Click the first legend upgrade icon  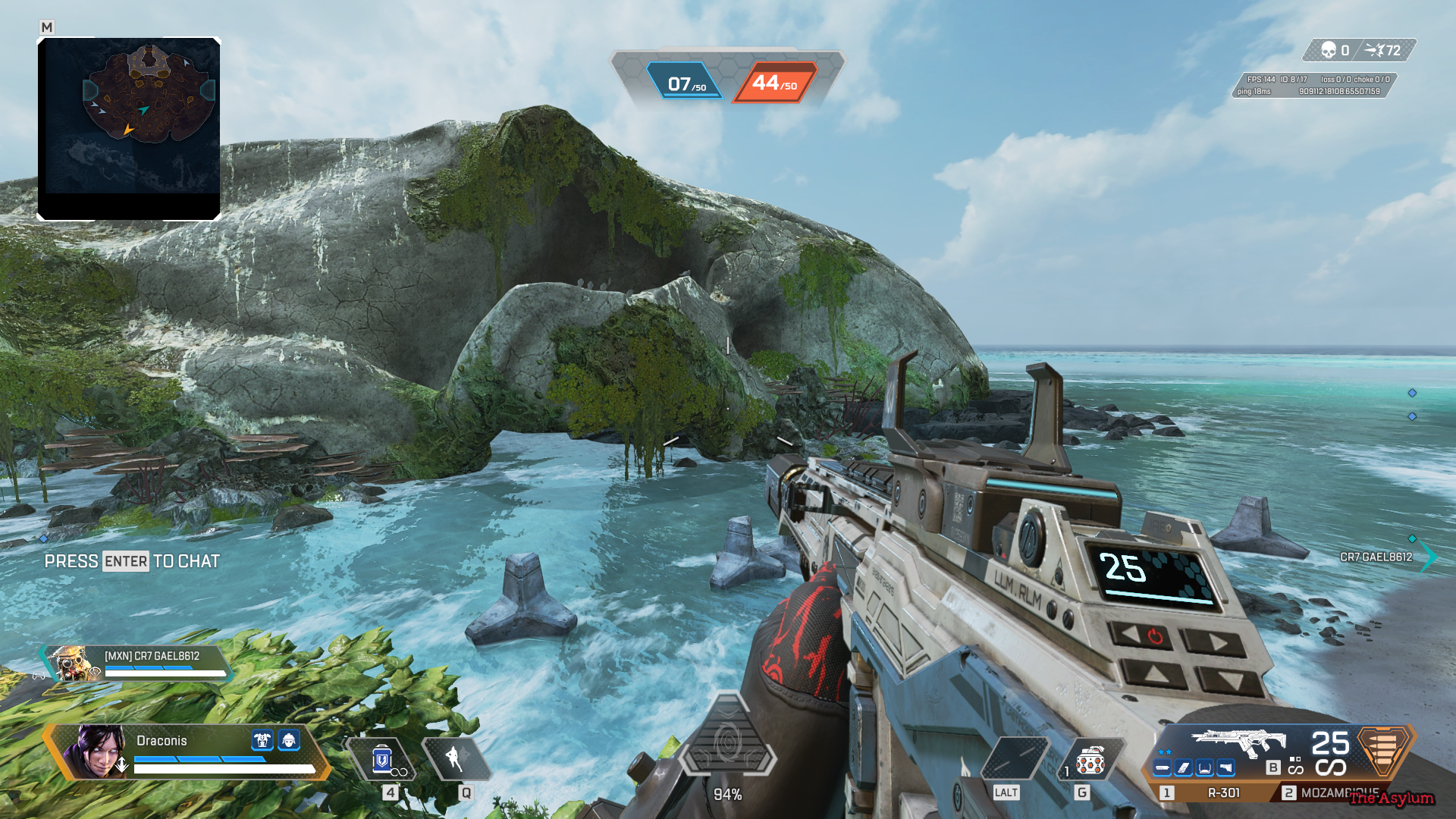tap(262, 739)
